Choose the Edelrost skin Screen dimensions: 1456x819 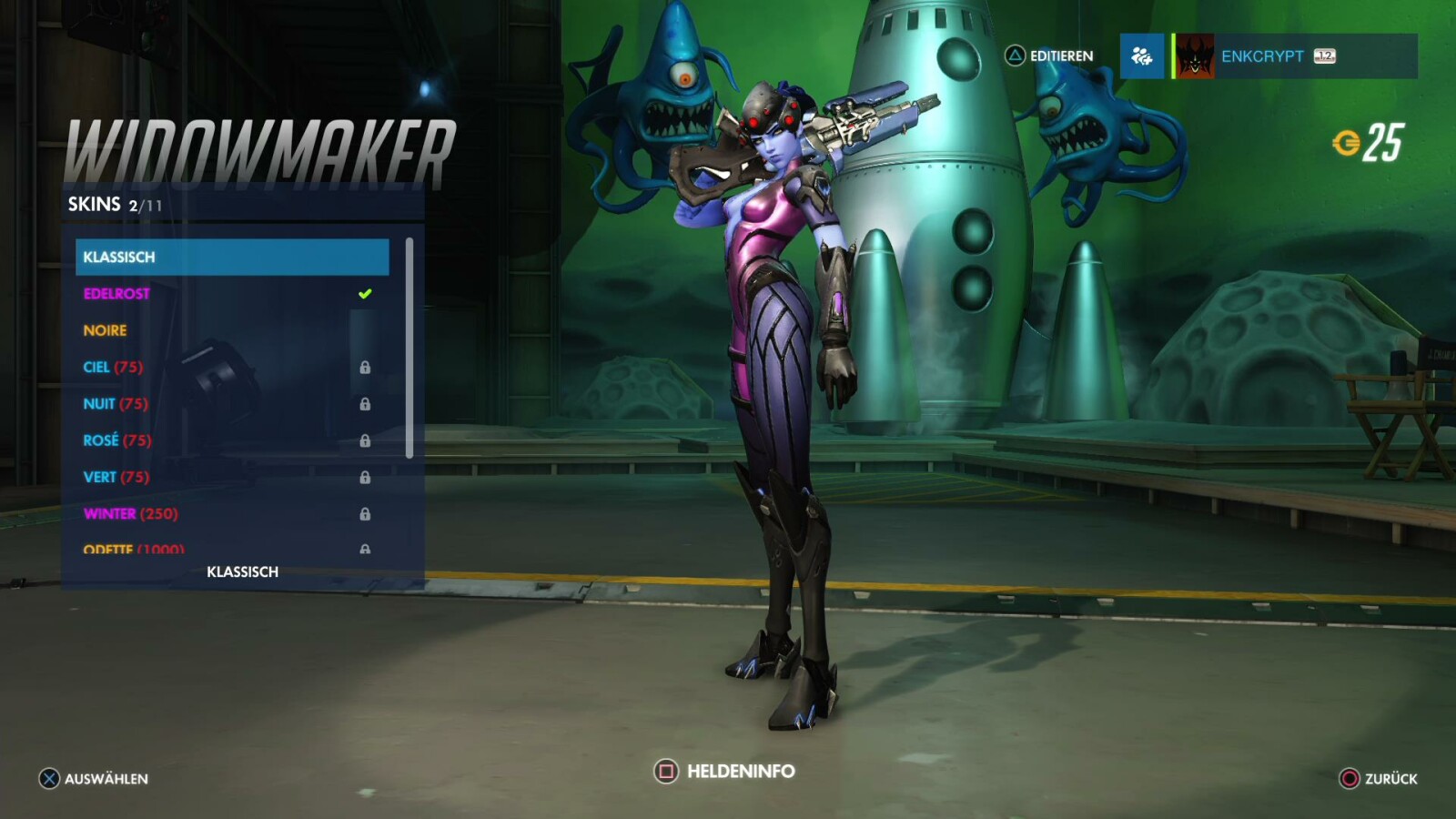[x=232, y=294]
